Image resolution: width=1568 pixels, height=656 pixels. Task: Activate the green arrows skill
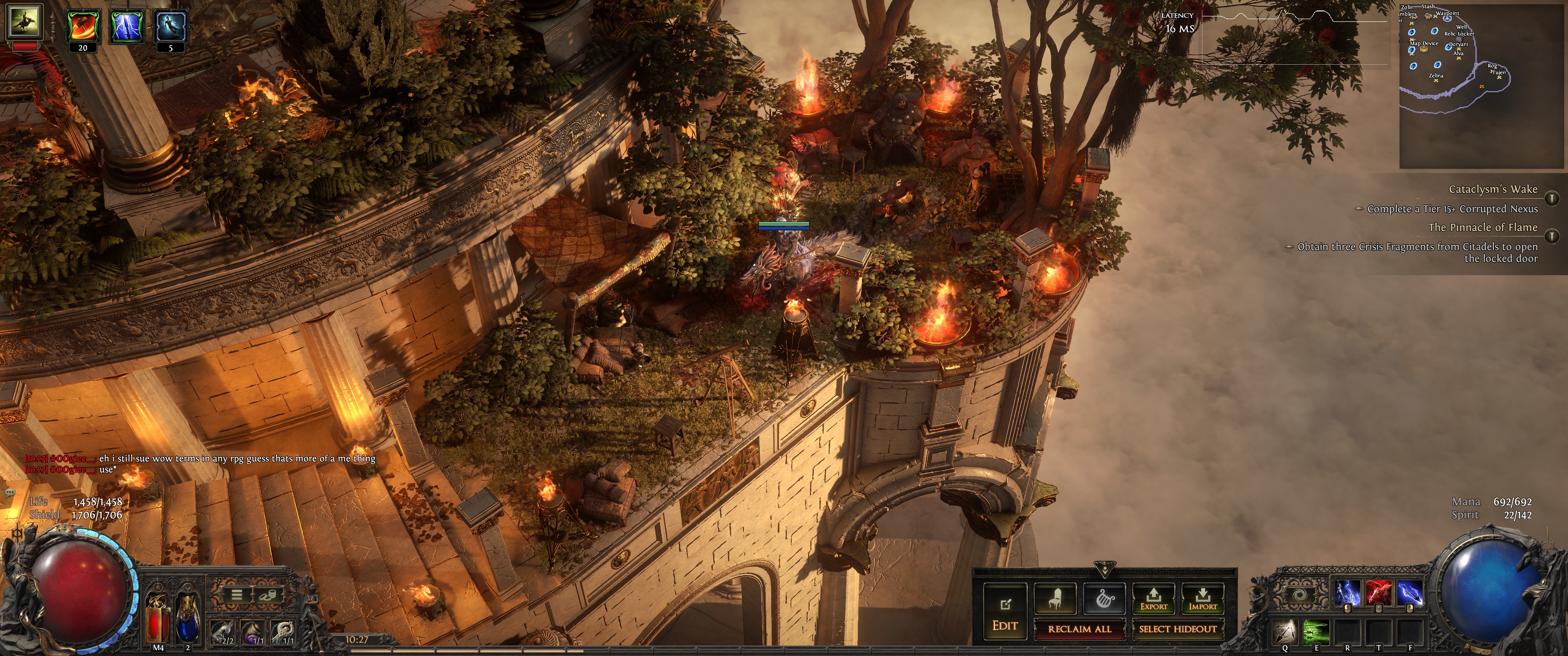point(1315,631)
